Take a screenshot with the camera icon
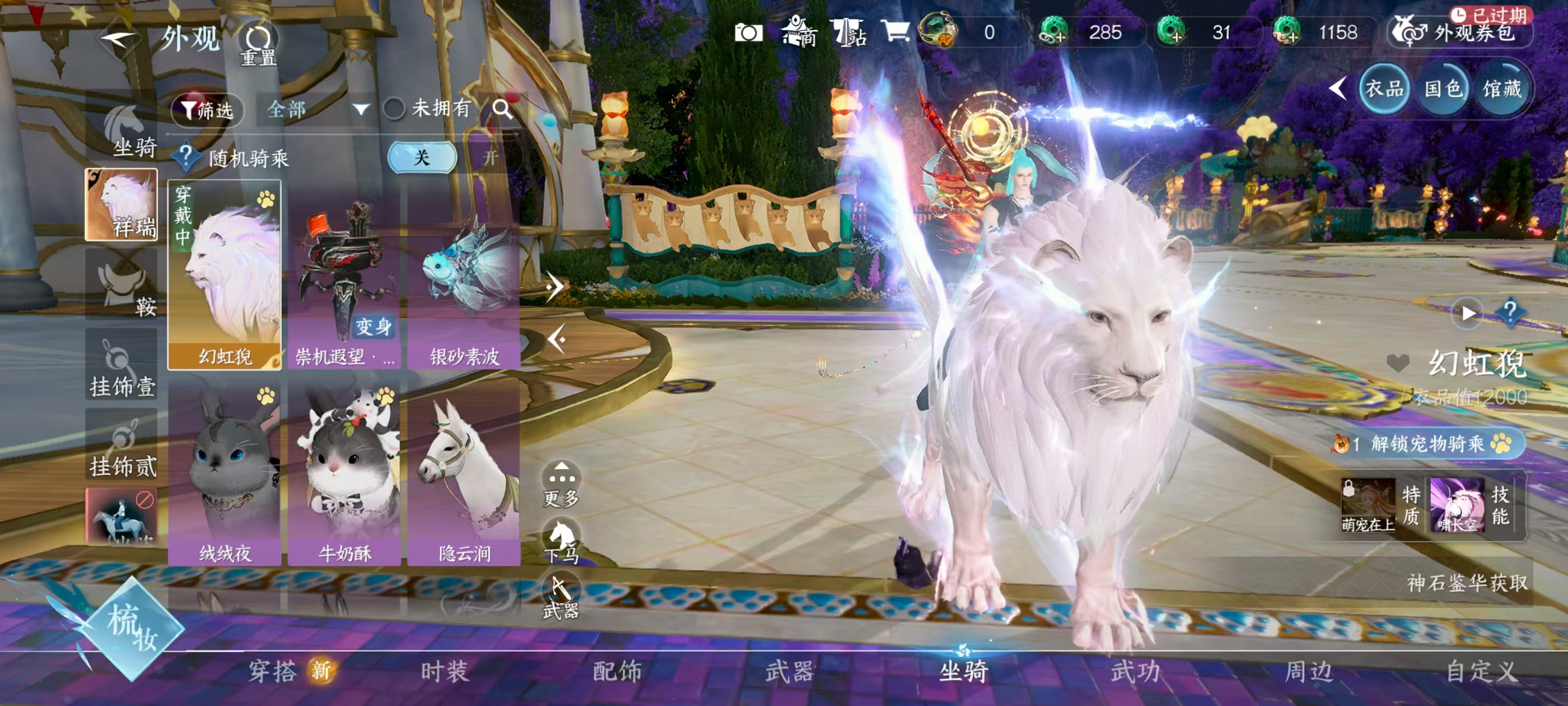 click(x=748, y=33)
